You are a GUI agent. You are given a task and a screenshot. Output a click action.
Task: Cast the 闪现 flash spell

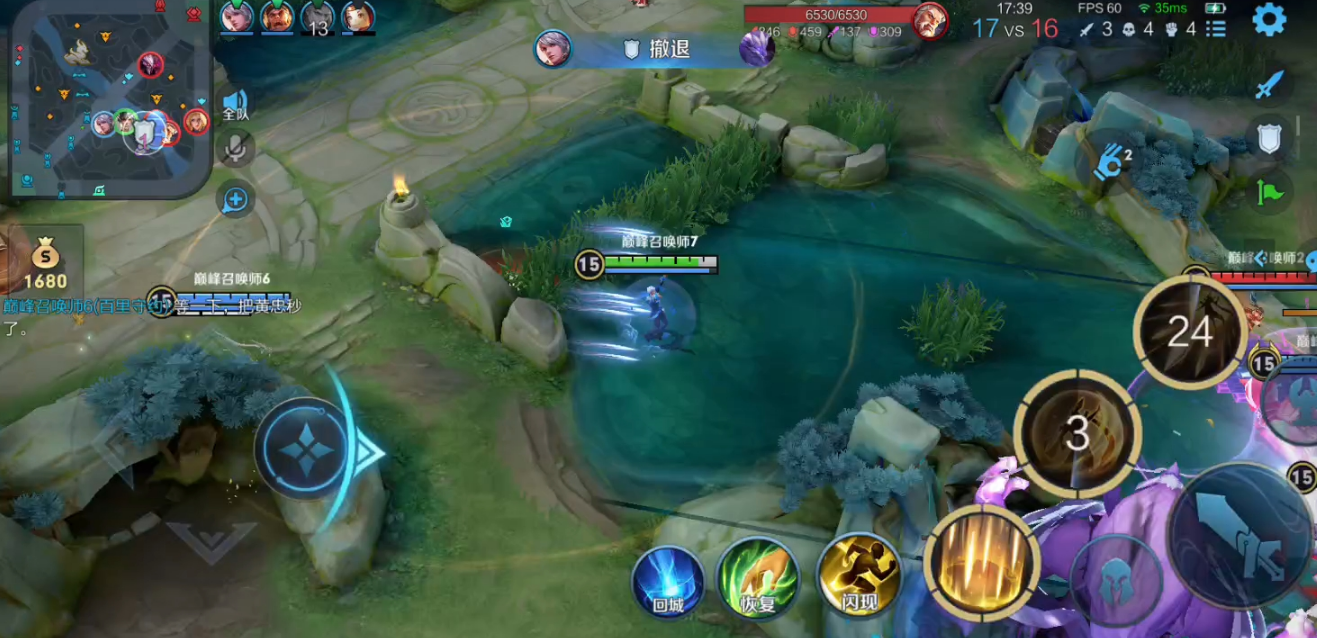[x=859, y=575]
